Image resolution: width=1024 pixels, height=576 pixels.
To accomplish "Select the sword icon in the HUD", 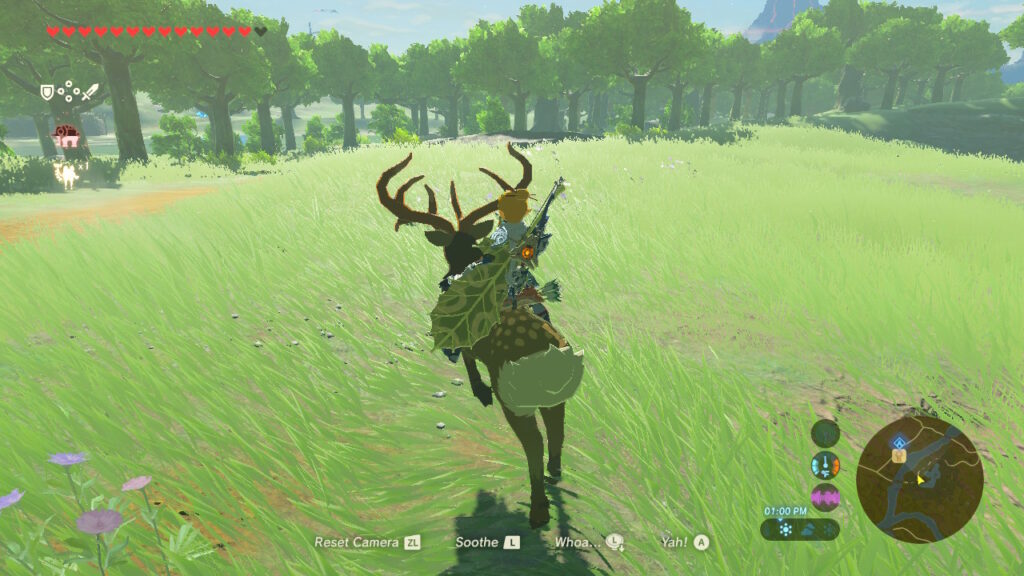I will (x=88, y=92).
